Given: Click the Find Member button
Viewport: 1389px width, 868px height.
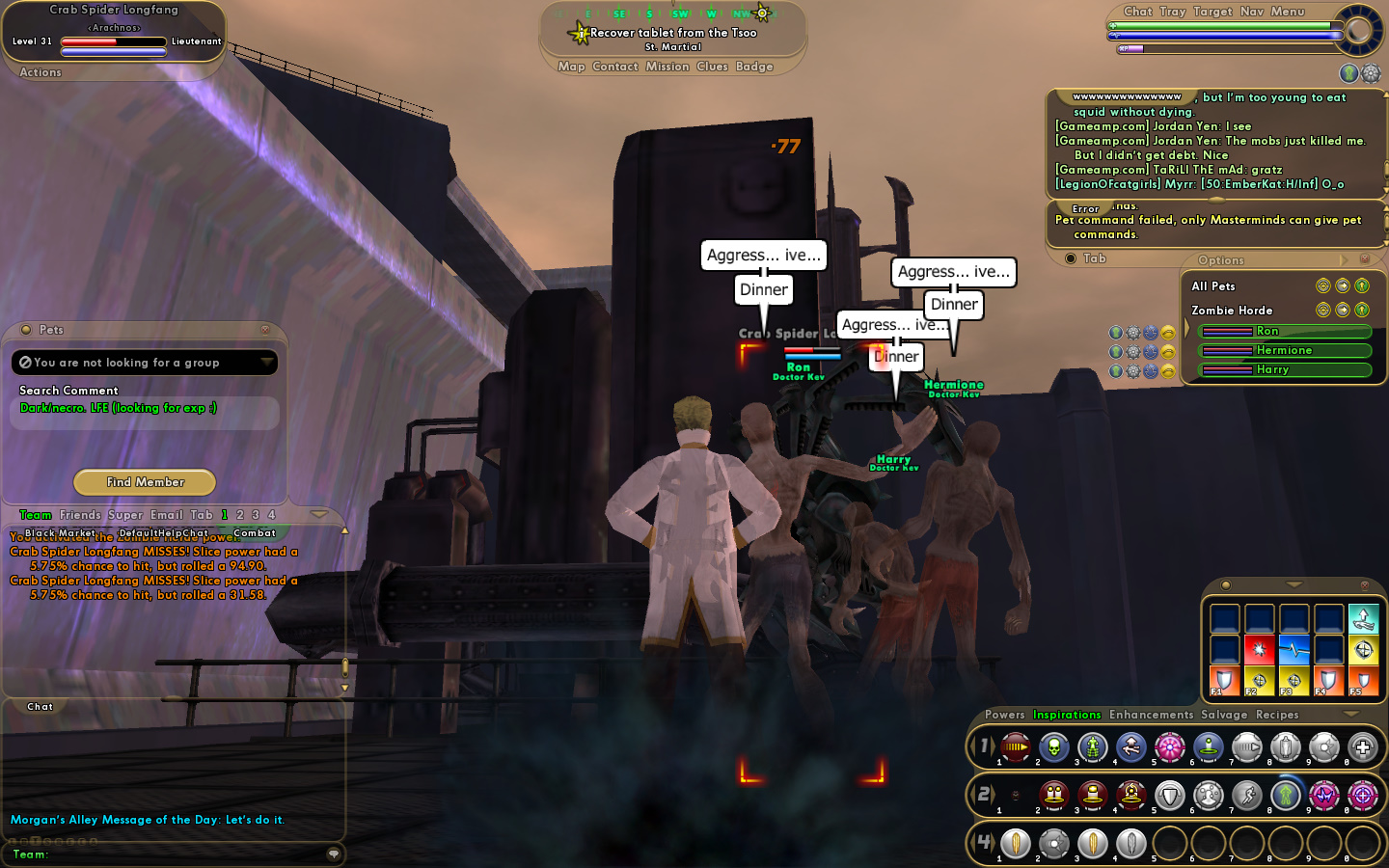Looking at the screenshot, I should [x=145, y=482].
